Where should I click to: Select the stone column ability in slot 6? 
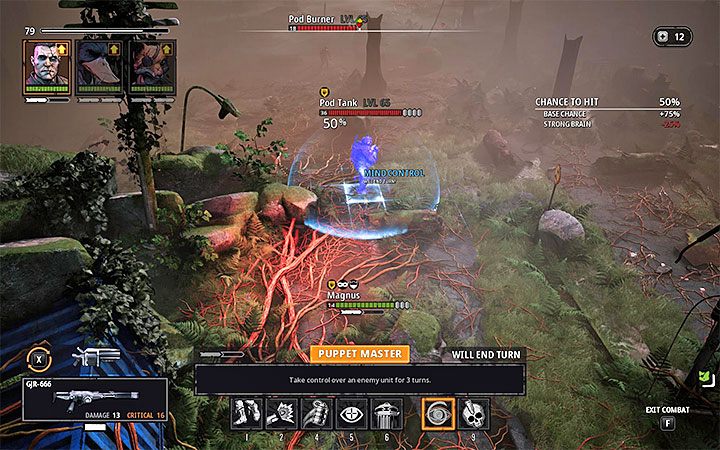[x=386, y=413]
